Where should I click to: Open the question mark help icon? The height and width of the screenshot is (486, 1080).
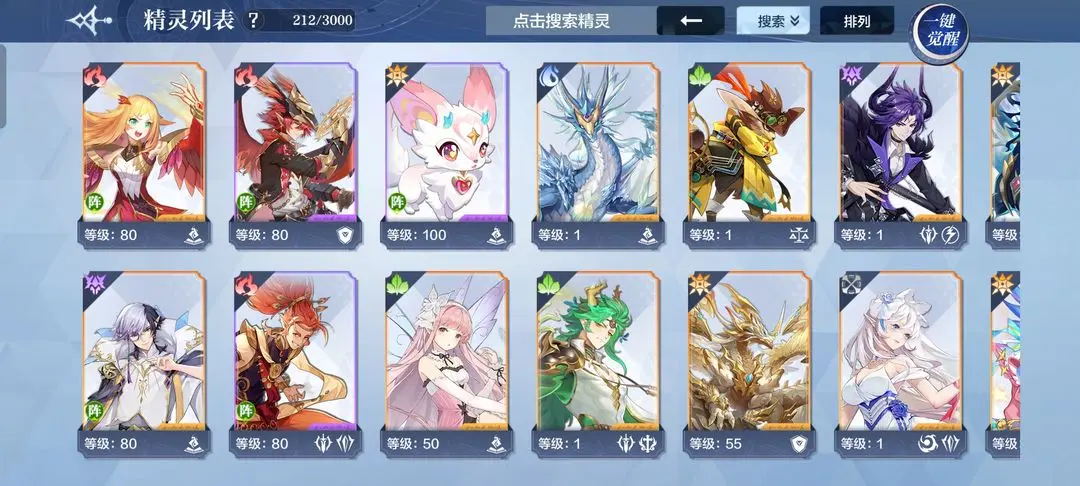(x=253, y=20)
